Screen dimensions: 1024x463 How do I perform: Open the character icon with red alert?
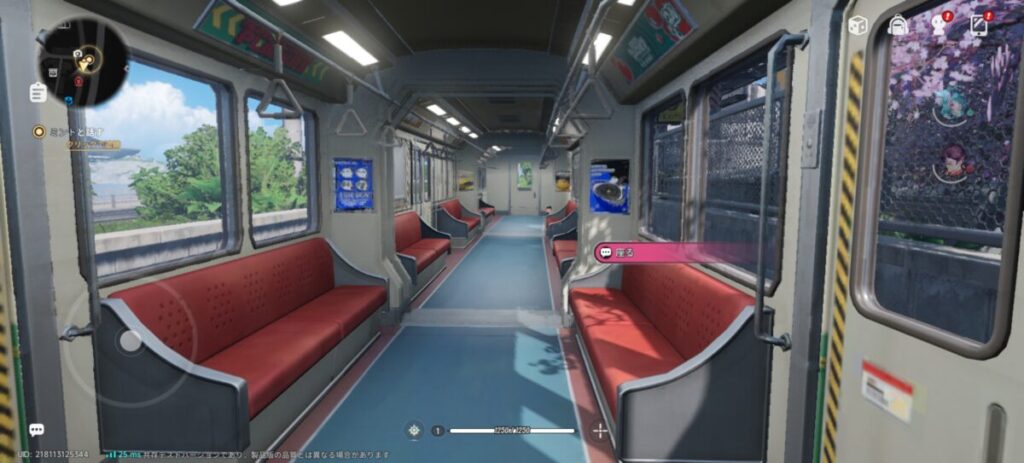click(x=939, y=25)
